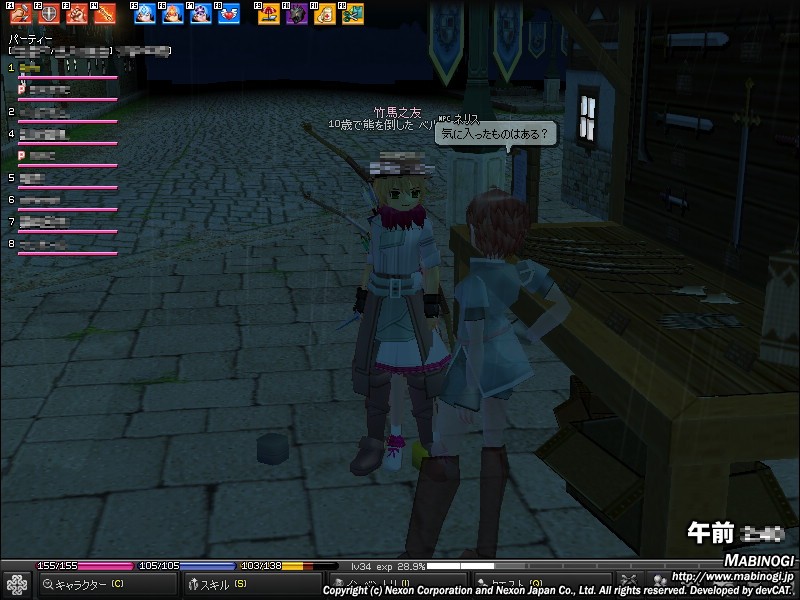Activate the dark purple creature skill icon

click(x=297, y=14)
